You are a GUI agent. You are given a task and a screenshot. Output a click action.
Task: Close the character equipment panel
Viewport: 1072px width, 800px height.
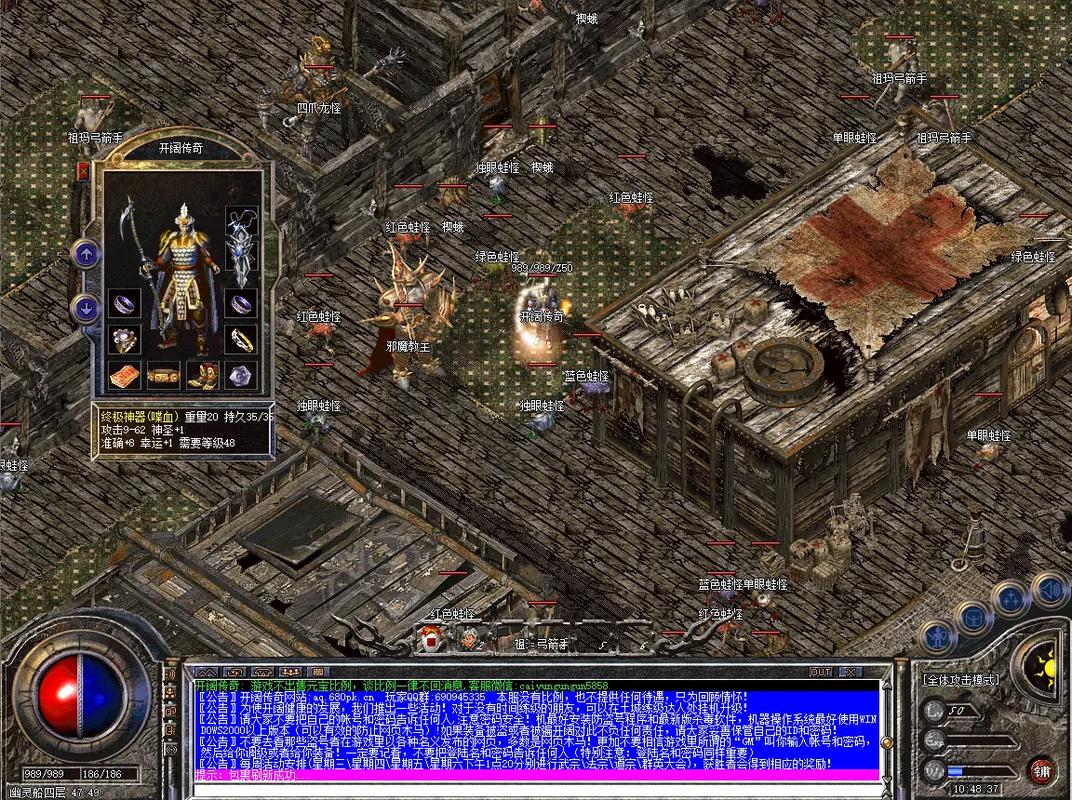click(84, 170)
